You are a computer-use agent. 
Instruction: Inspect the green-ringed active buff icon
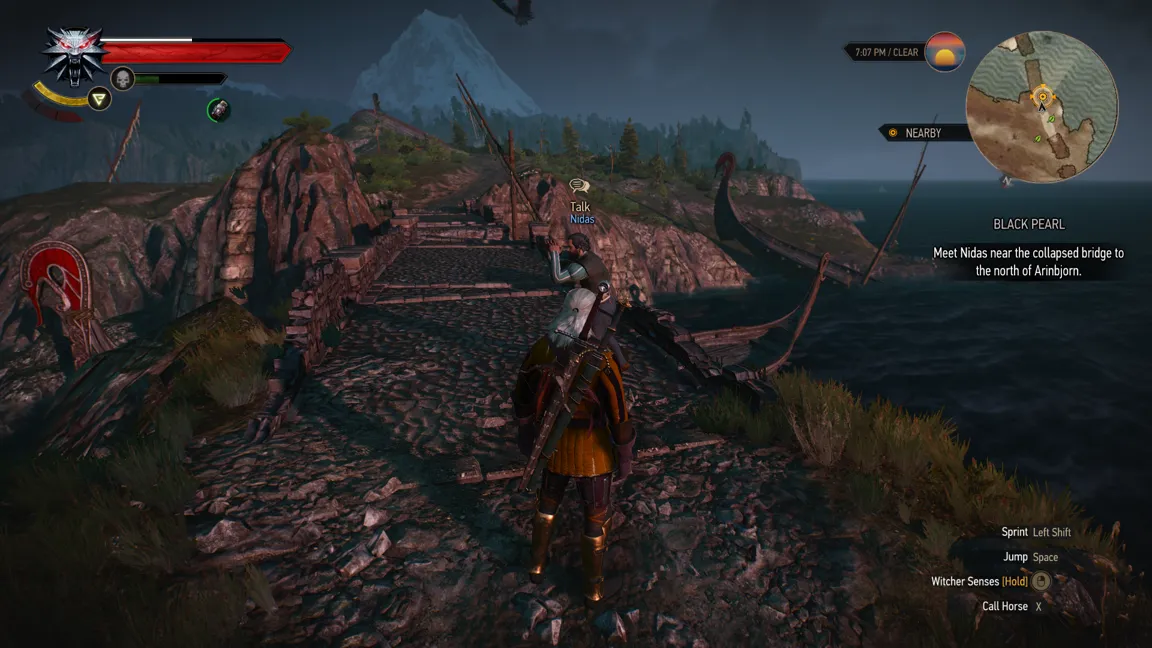coord(219,110)
